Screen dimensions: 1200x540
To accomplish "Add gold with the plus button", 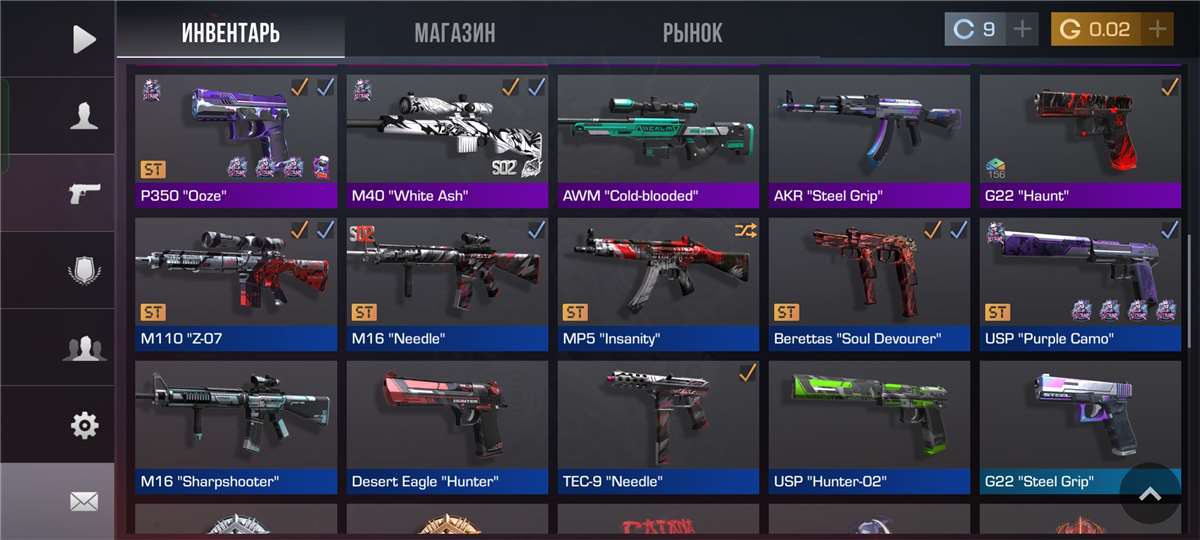I will click(1158, 30).
